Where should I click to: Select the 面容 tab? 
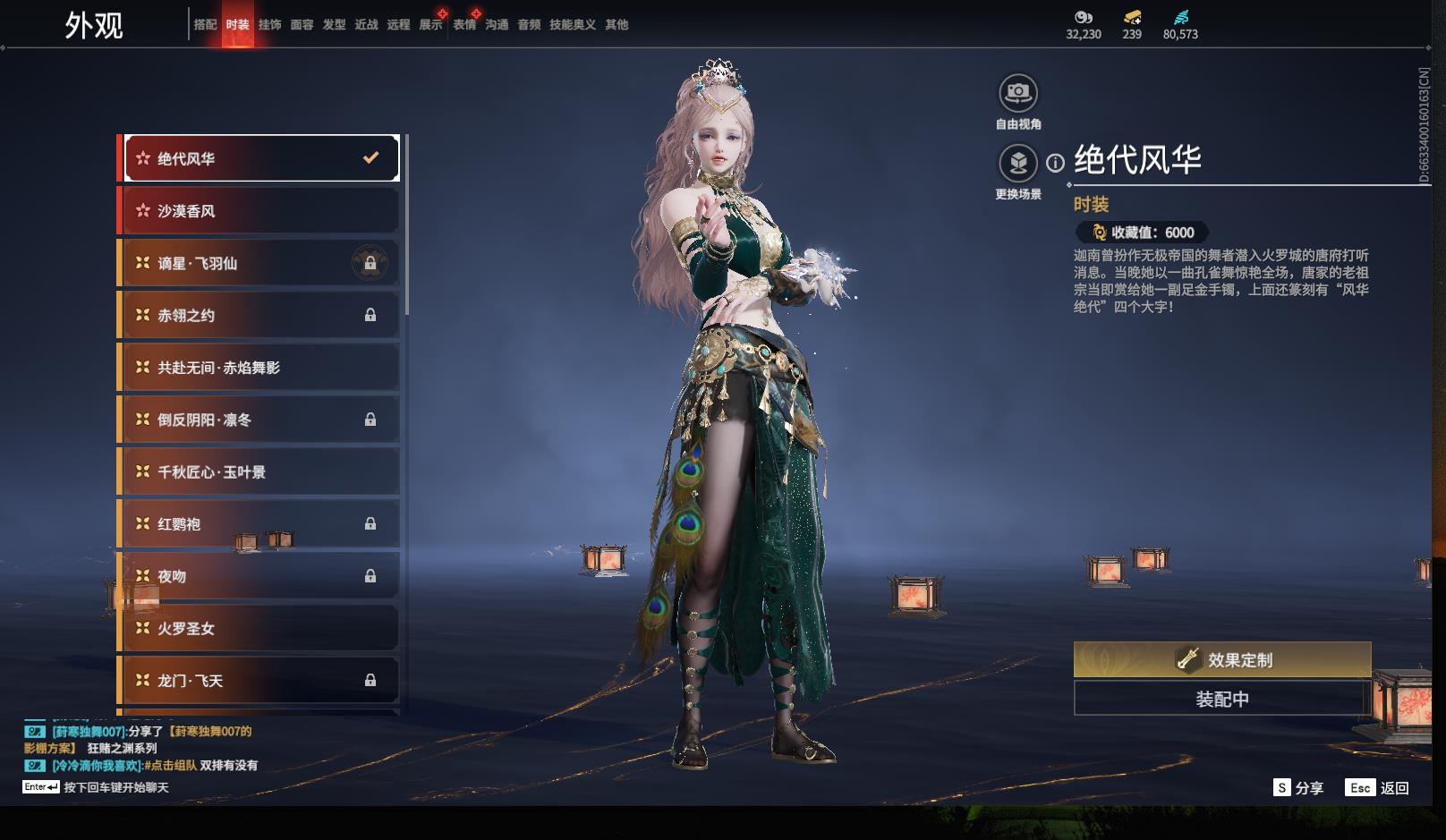pyautogui.click(x=302, y=25)
